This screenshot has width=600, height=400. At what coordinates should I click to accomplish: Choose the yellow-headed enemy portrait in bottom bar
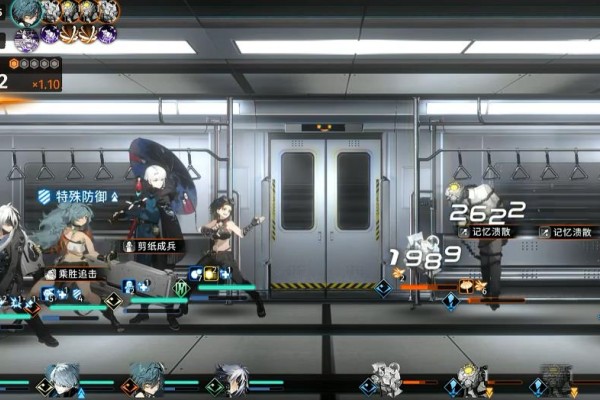click(x=471, y=379)
